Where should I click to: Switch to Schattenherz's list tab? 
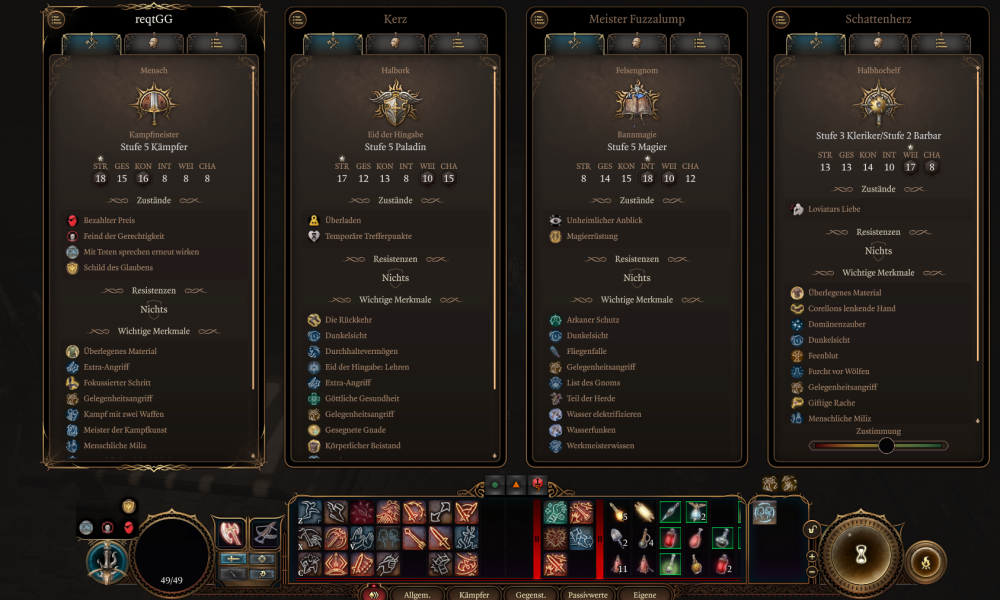coord(942,43)
